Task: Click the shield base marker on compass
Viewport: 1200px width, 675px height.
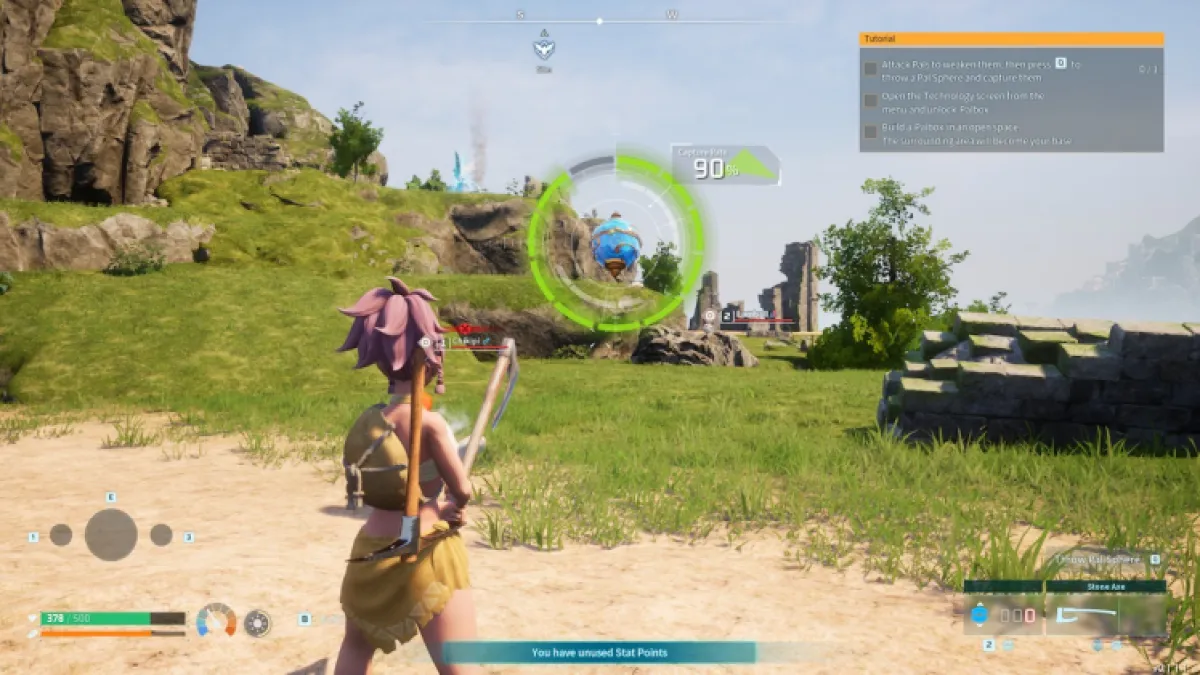Action: [544, 48]
